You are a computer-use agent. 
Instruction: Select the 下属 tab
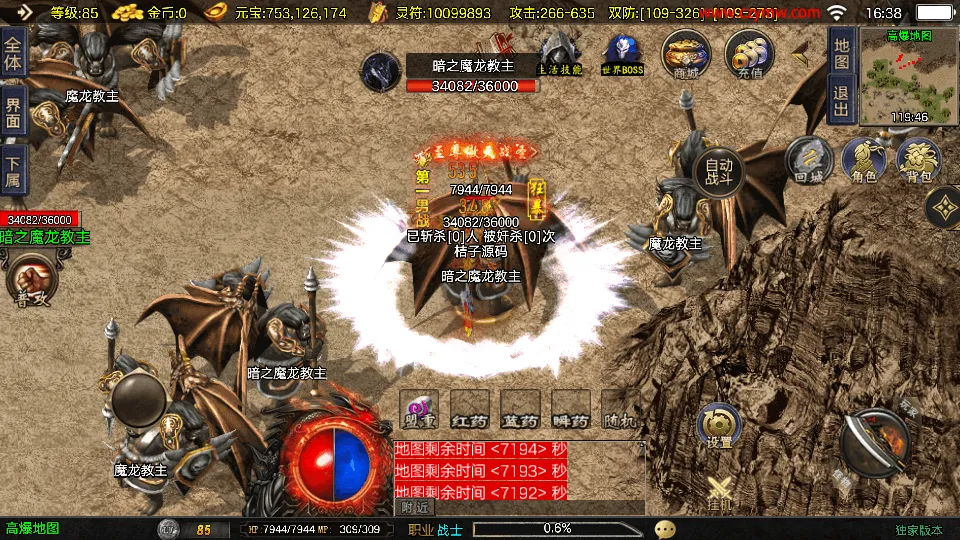click(13, 169)
